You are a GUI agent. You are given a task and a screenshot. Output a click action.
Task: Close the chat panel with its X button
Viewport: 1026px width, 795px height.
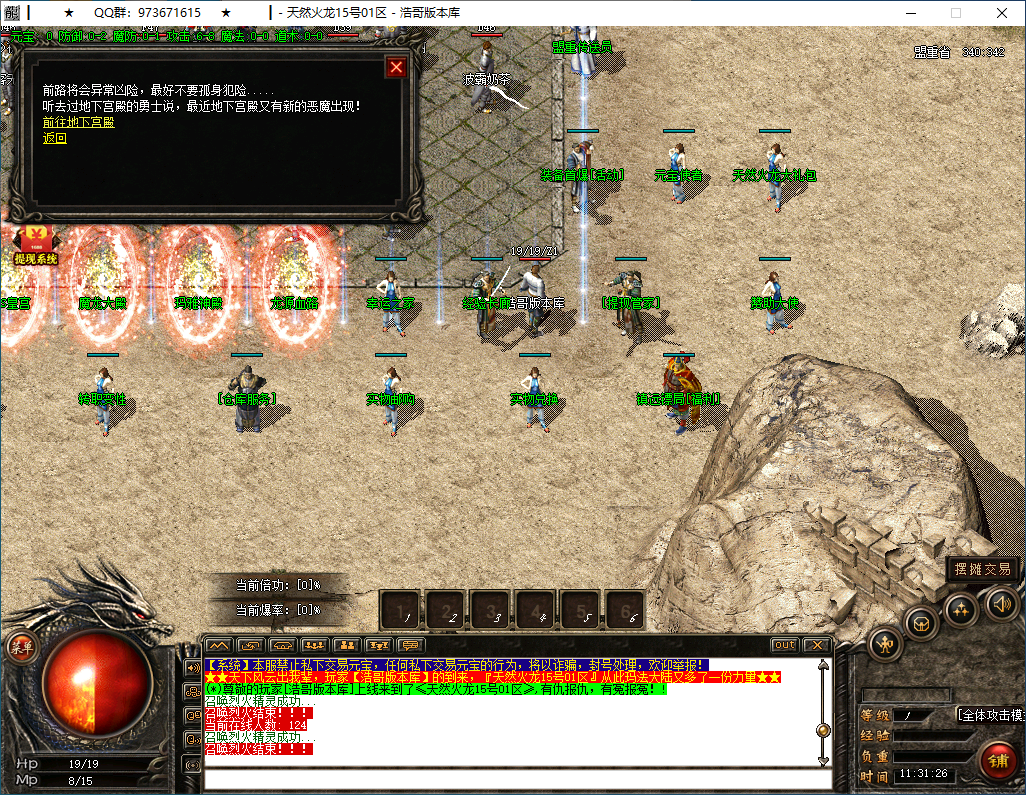816,645
